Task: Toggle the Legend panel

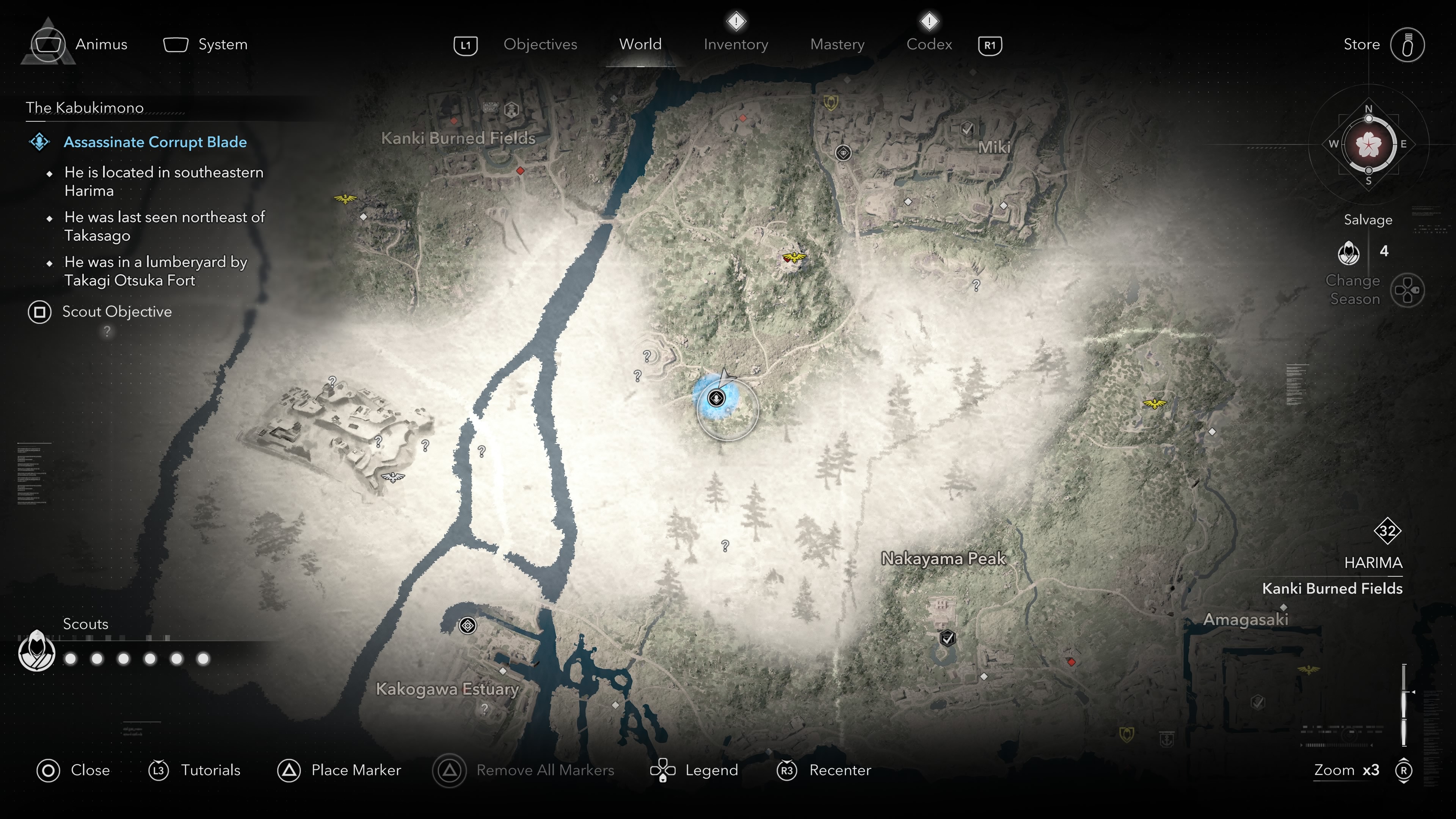Action: click(711, 770)
